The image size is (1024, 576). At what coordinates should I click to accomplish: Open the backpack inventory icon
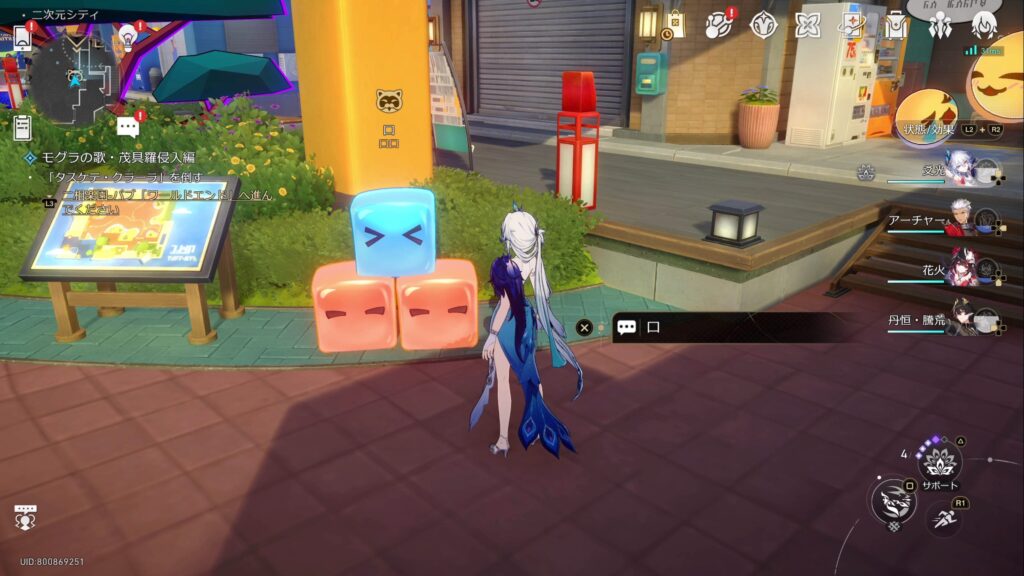896,25
